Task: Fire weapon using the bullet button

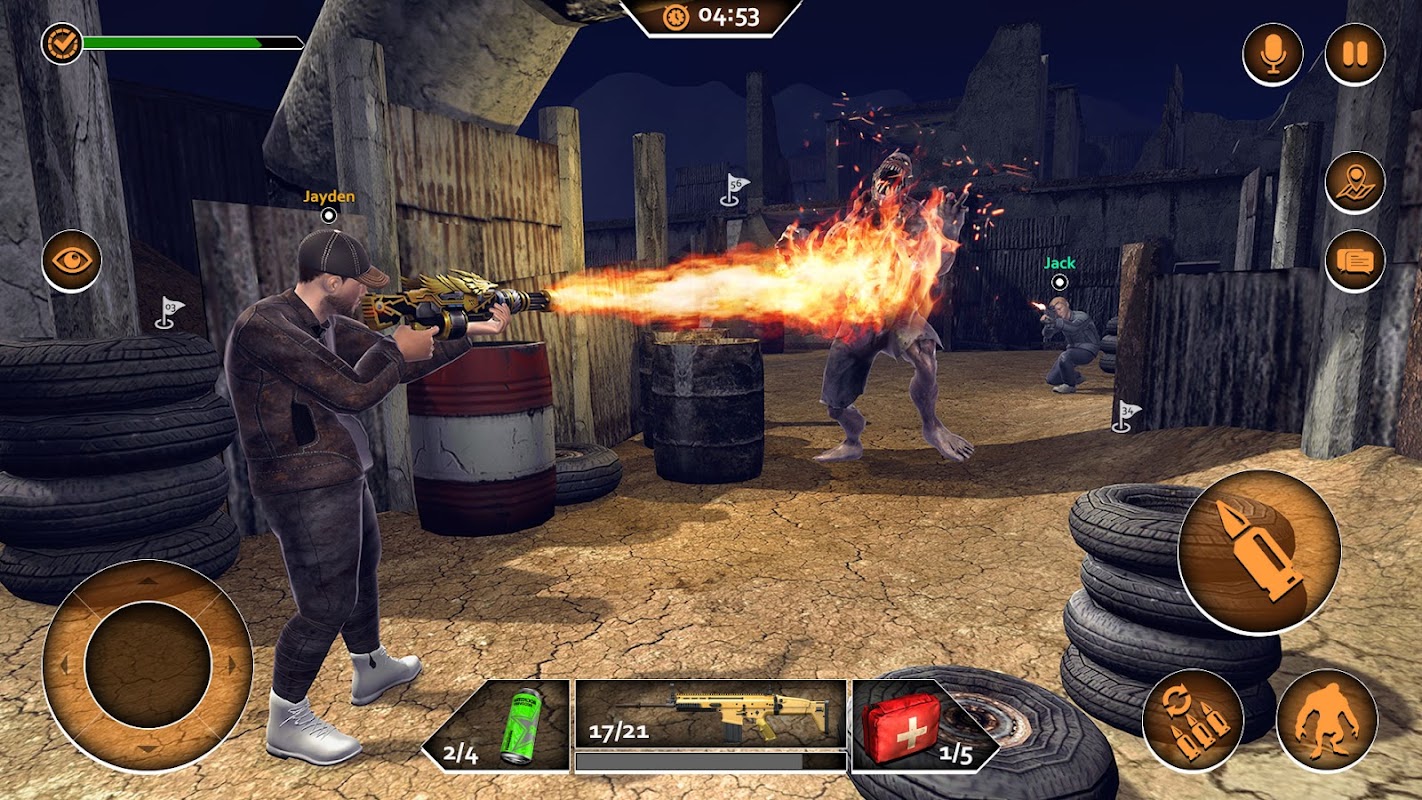Action: 1258,552
